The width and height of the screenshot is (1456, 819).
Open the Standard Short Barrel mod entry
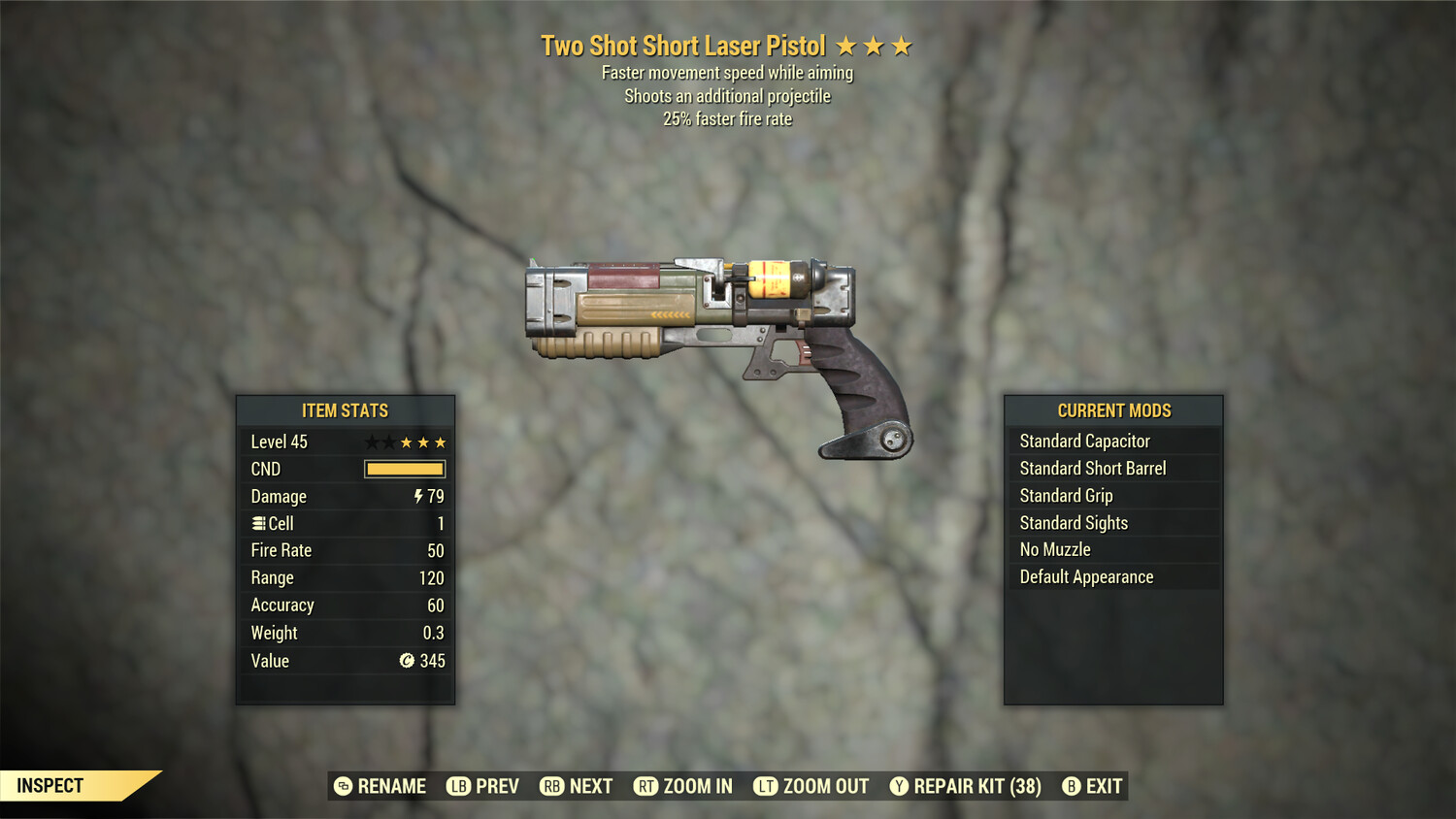(1113, 468)
